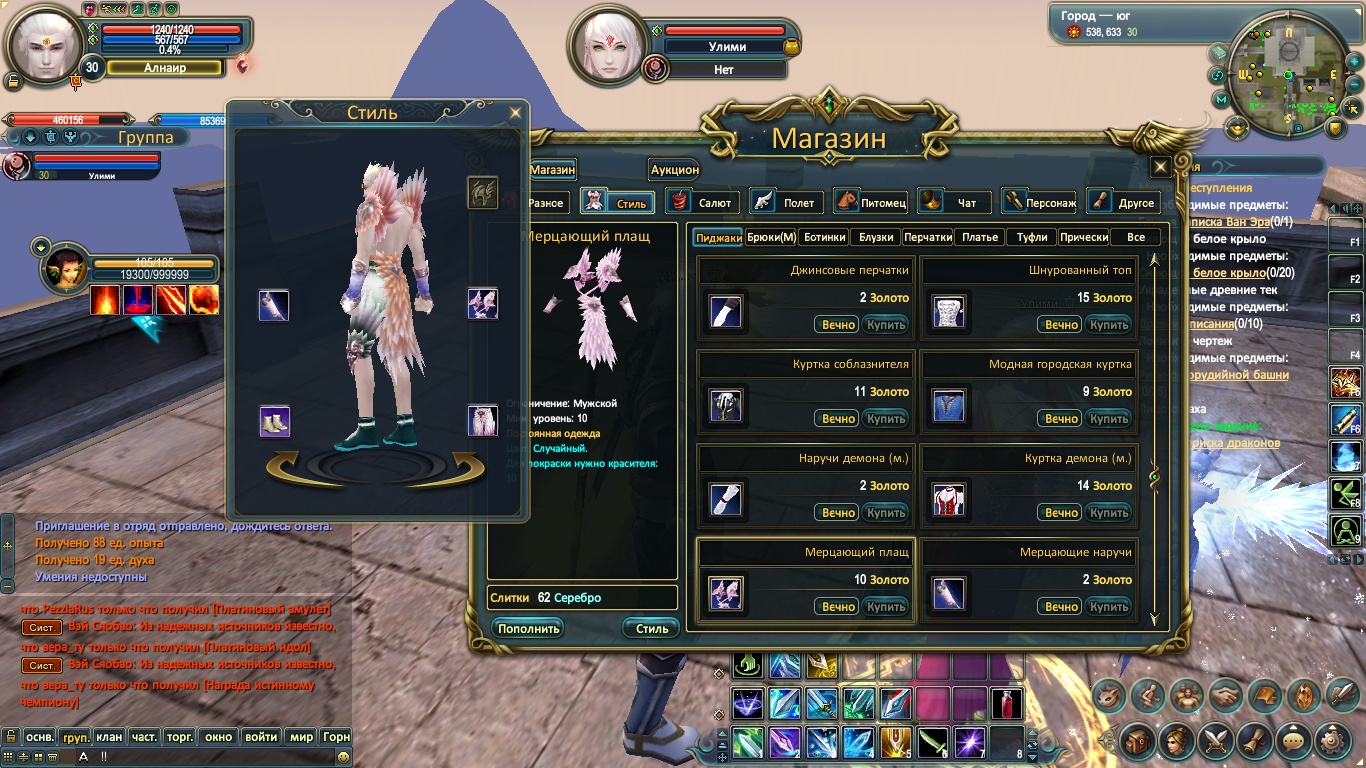Click the Стиль button below item preview
The width and height of the screenshot is (1366, 768).
tap(651, 628)
